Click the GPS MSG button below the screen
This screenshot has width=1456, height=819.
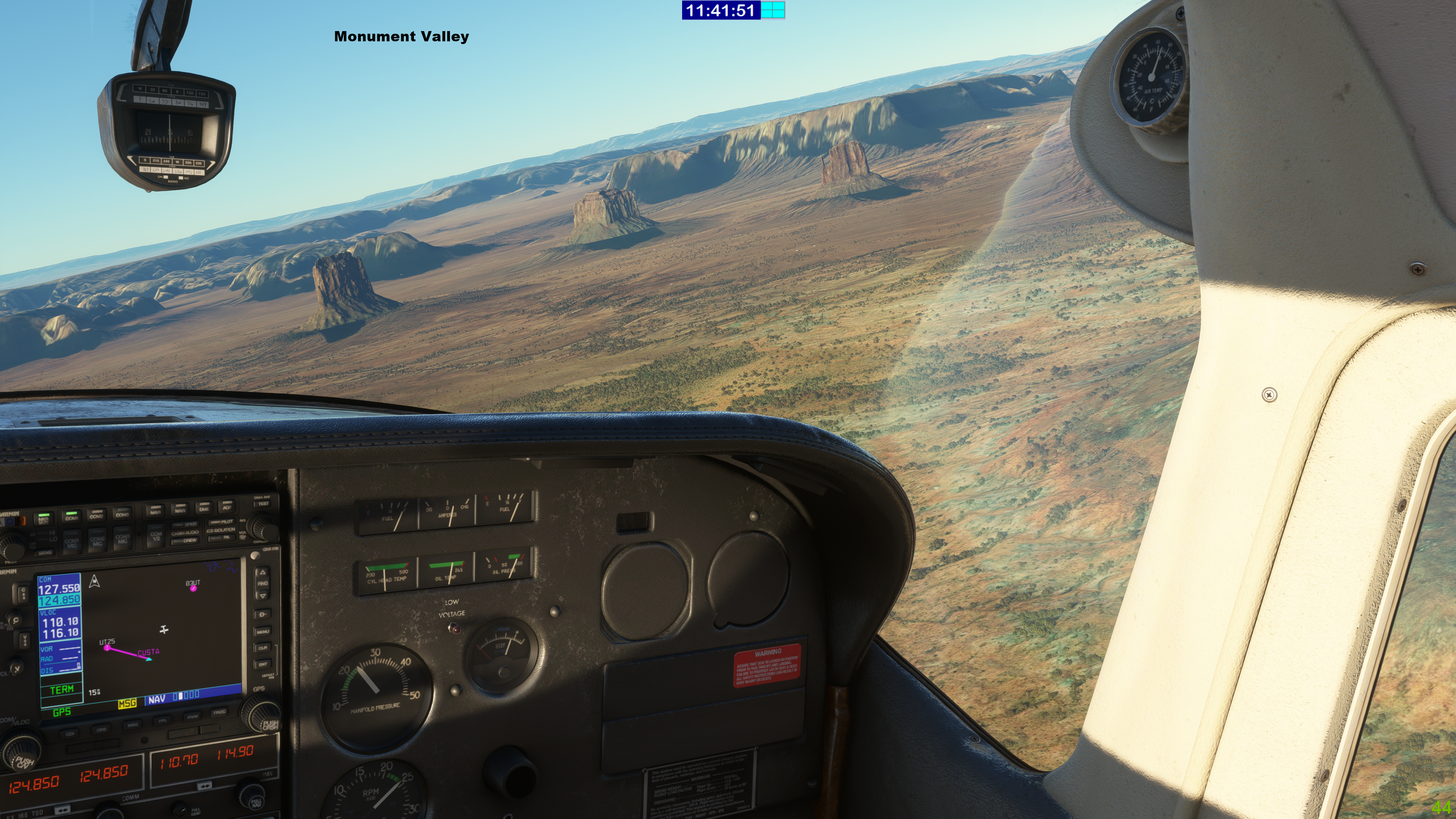(132, 725)
